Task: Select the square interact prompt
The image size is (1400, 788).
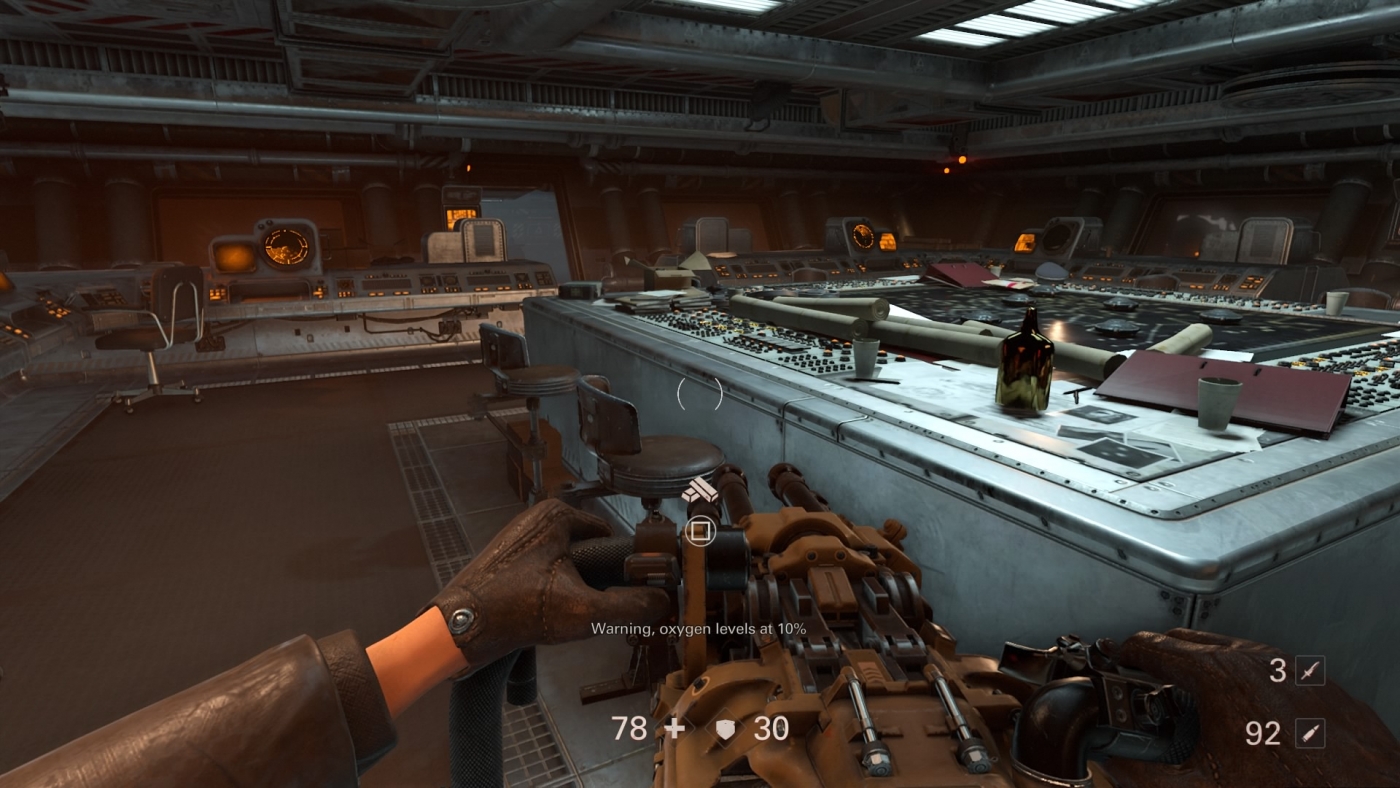Action: click(701, 532)
